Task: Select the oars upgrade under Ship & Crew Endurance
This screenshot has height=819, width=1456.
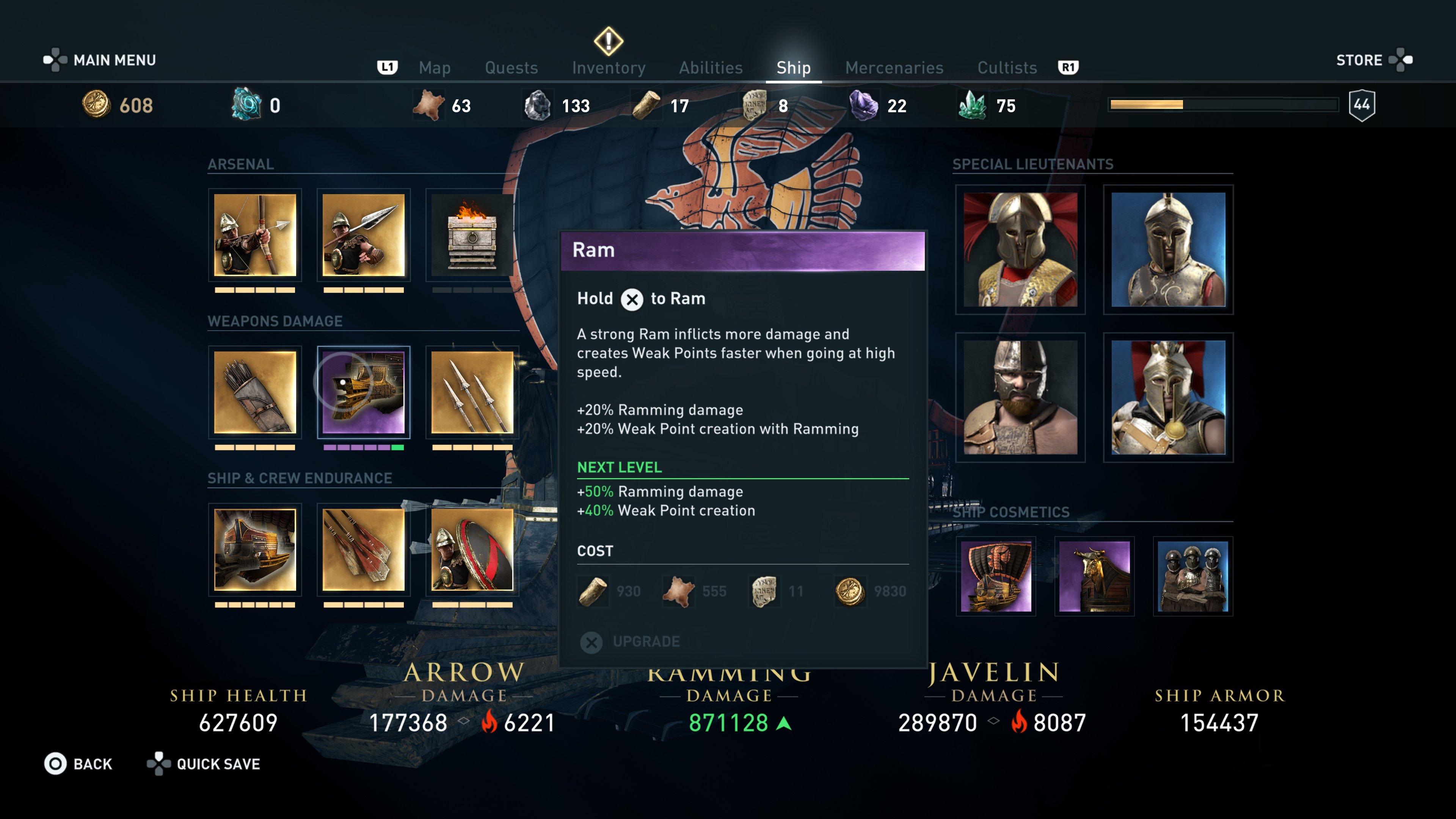Action: [x=364, y=550]
